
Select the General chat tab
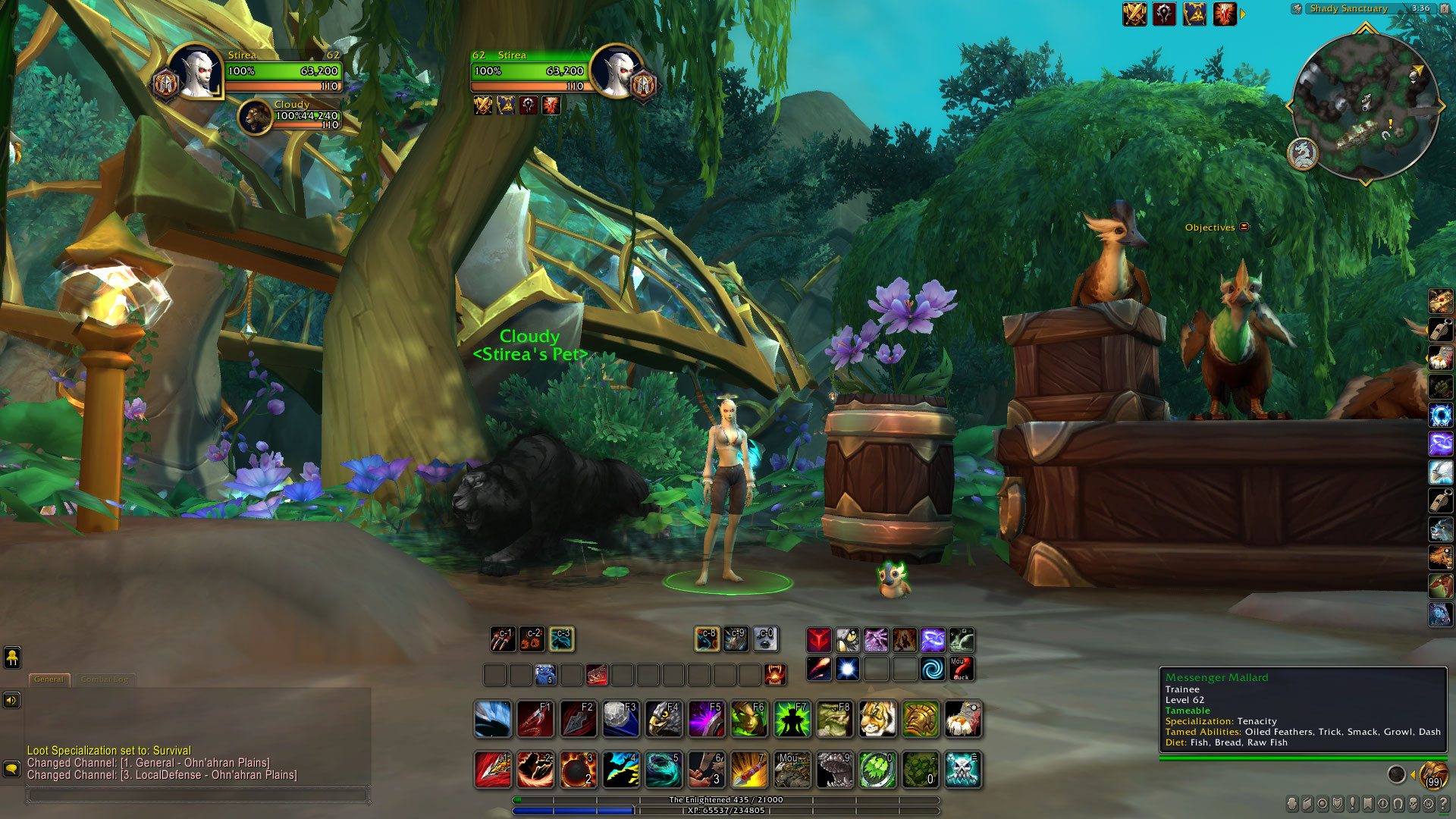[x=49, y=679]
